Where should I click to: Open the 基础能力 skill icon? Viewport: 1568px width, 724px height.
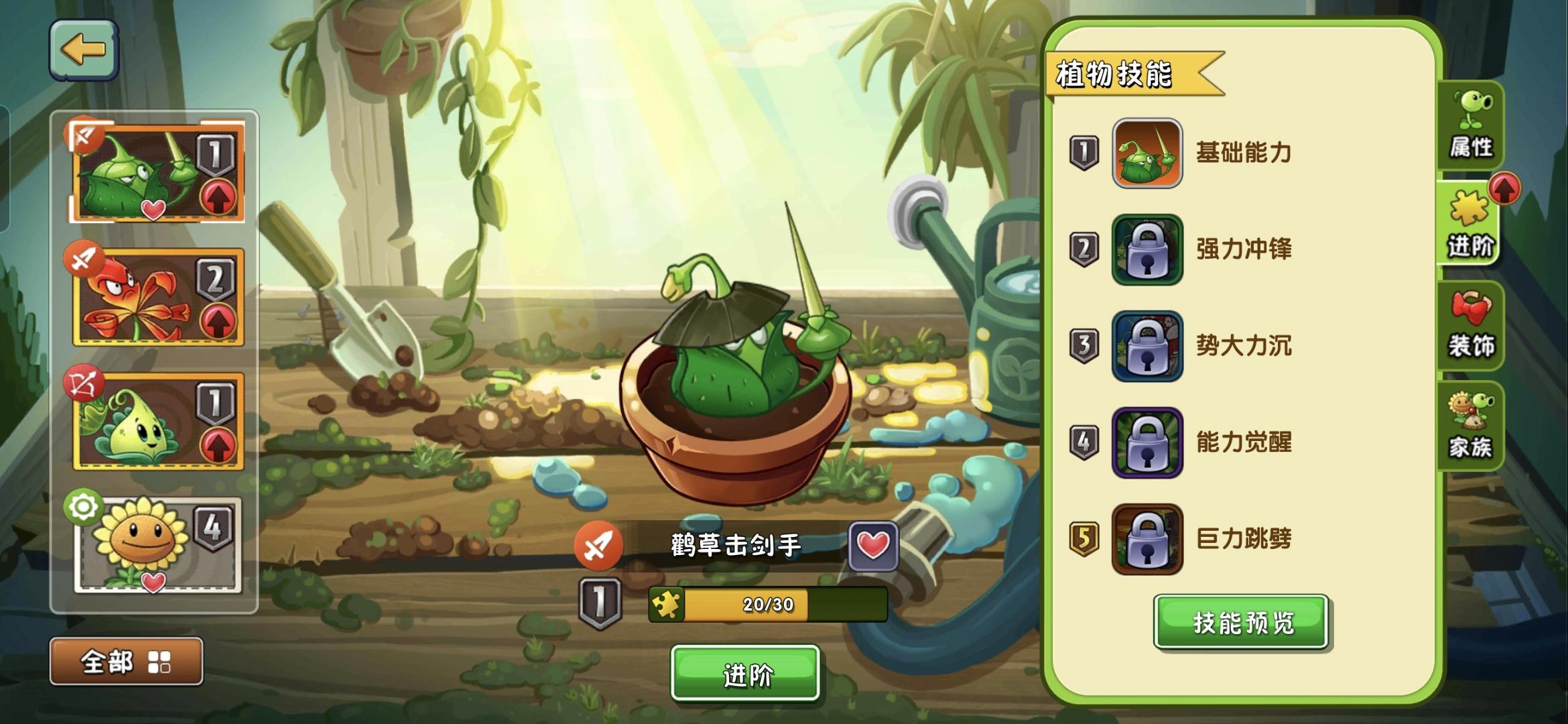coord(1147,154)
